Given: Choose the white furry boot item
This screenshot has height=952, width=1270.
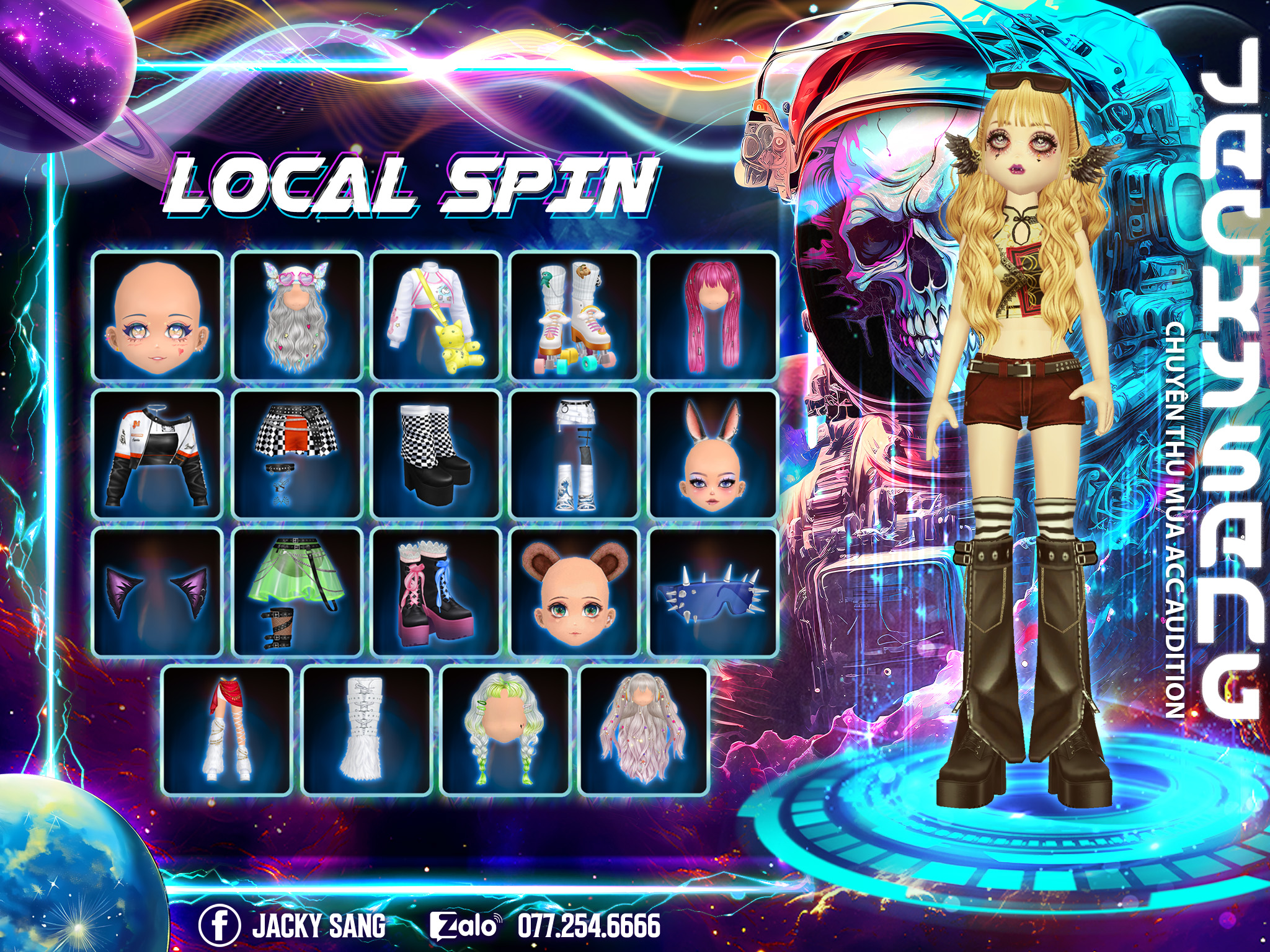Looking at the screenshot, I should 366,731.
